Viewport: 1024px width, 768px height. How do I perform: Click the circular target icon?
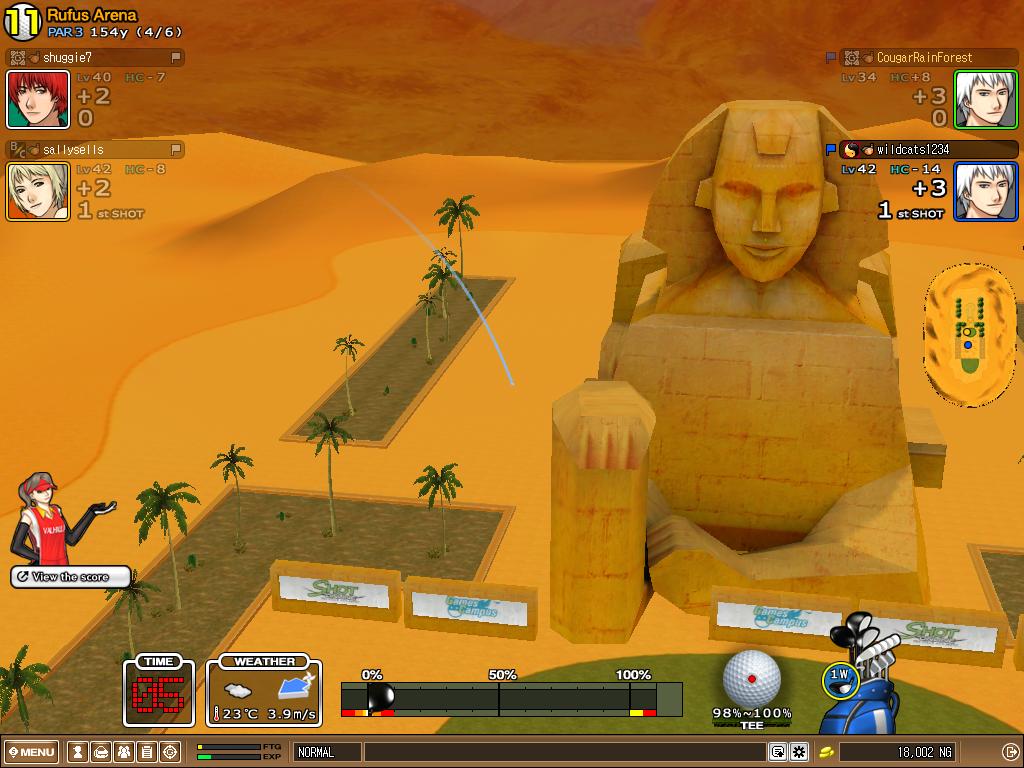(171, 752)
